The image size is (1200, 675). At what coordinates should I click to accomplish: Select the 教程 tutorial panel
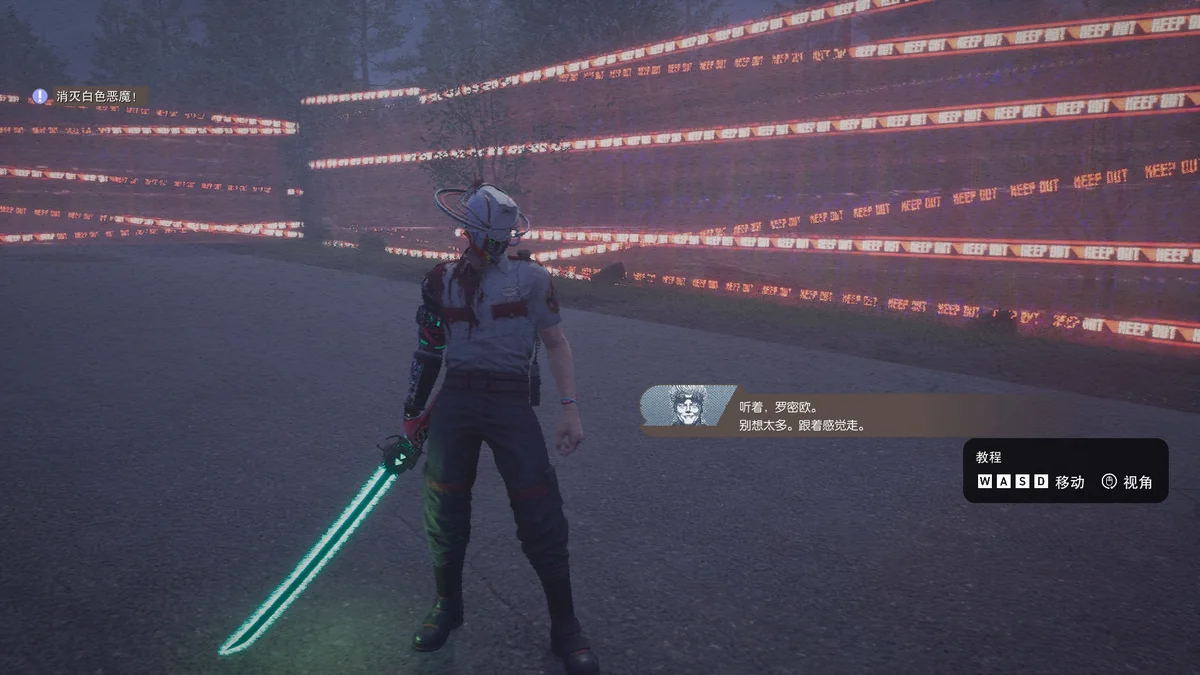click(1065, 470)
